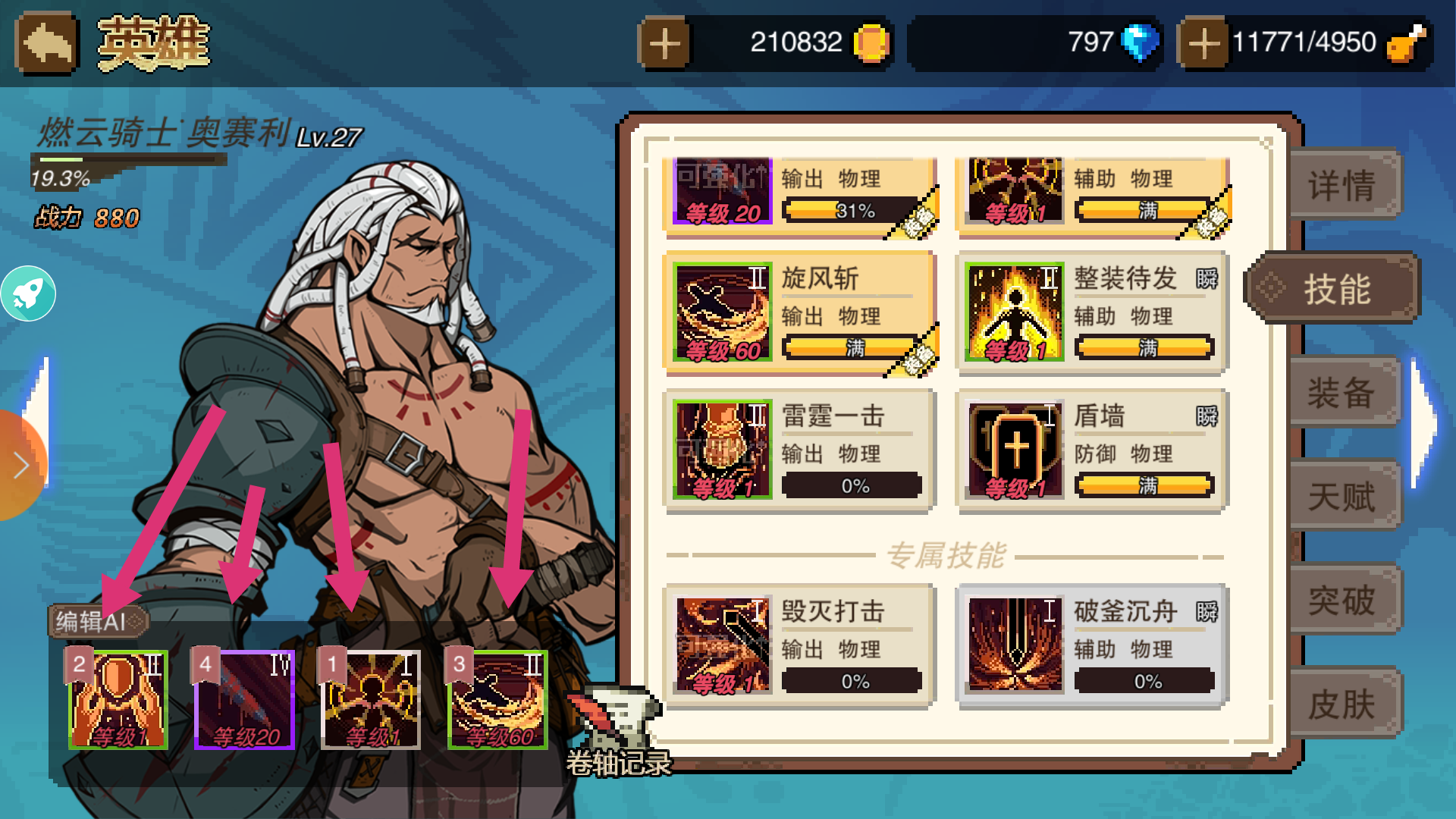Switch to the 装备 tab
Viewport: 1456px width, 819px height.
click(x=1343, y=393)
